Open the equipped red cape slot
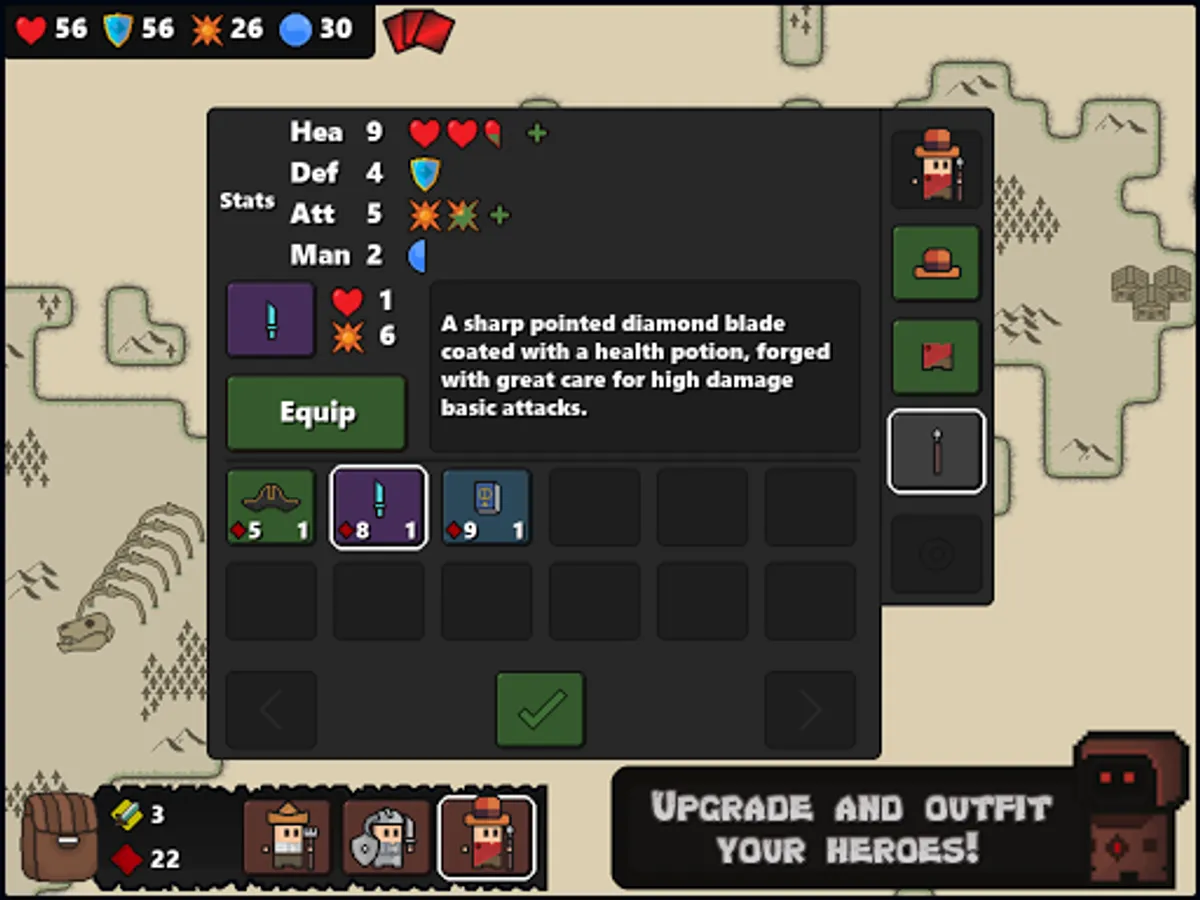 click(936, 357)
